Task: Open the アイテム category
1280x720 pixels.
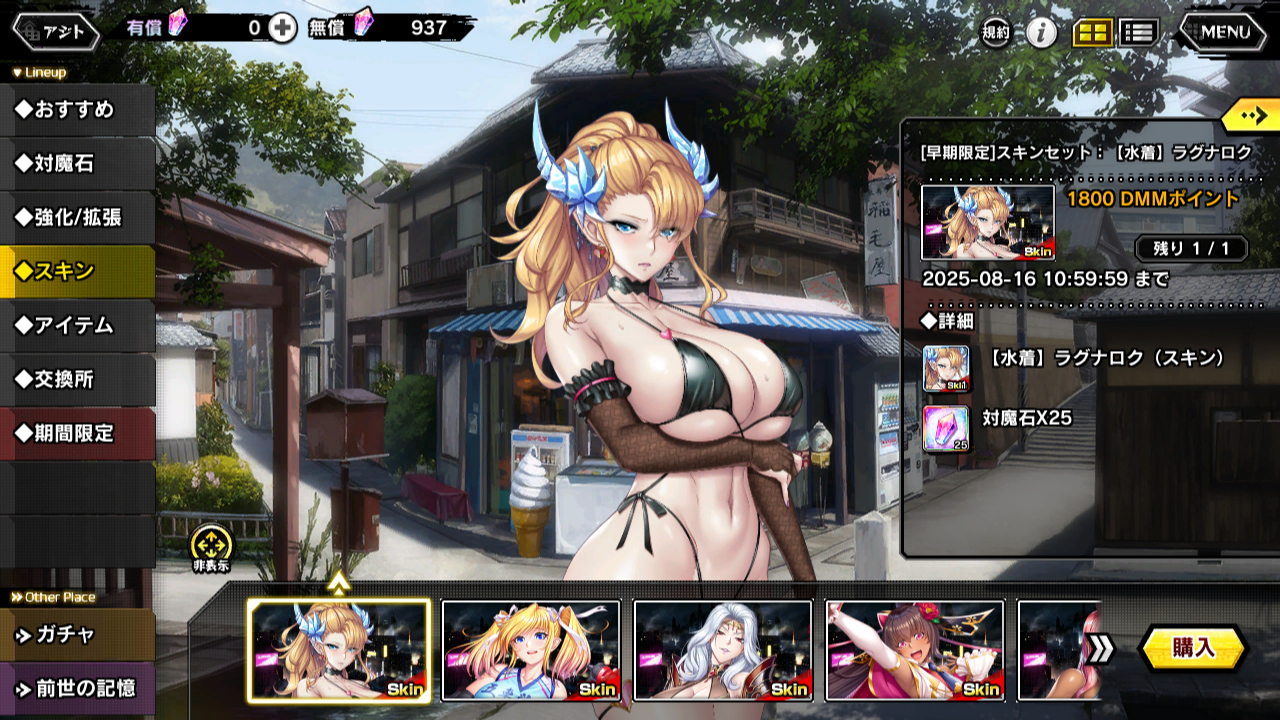Action: pyautogui.click(x=76, y=326)
